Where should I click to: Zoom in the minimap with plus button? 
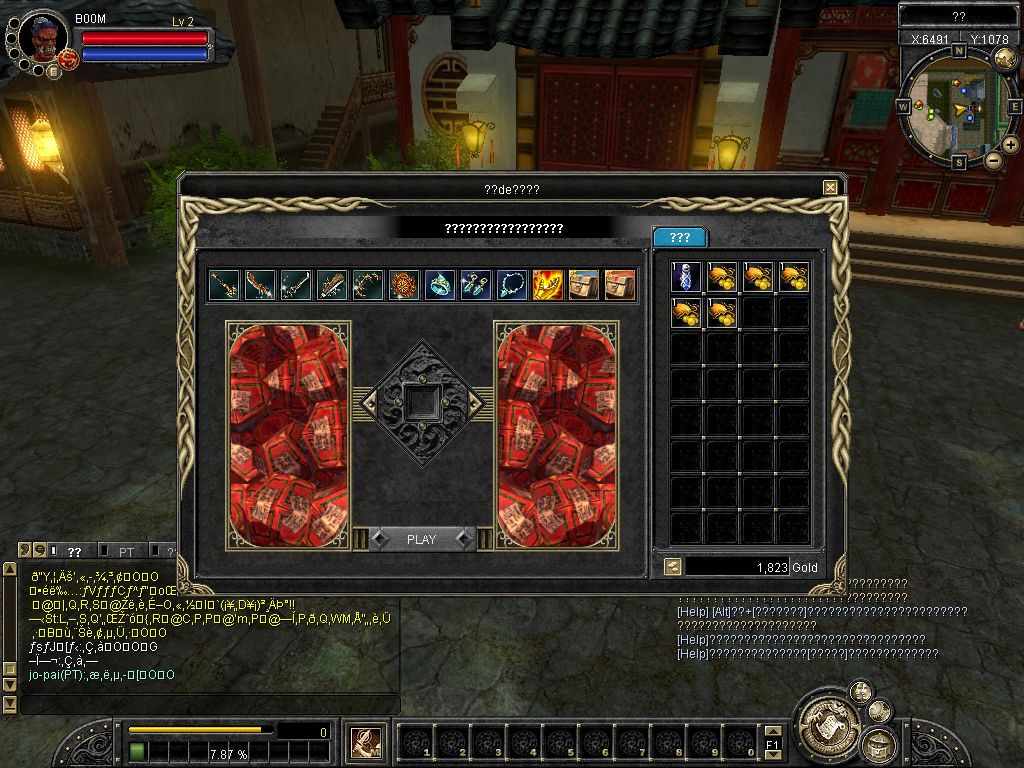(x=1010, y=144)
